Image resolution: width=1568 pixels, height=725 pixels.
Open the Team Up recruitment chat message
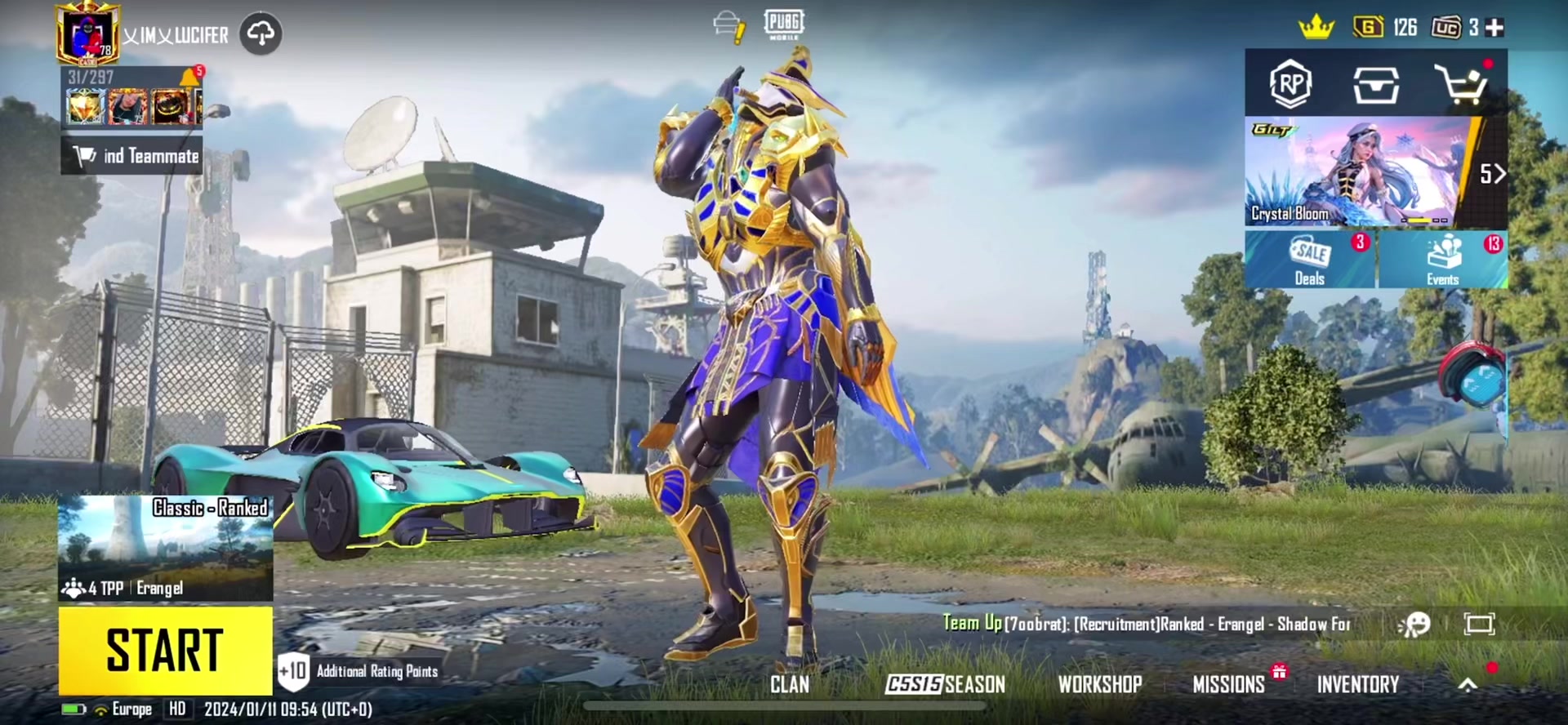point(1147,625)
